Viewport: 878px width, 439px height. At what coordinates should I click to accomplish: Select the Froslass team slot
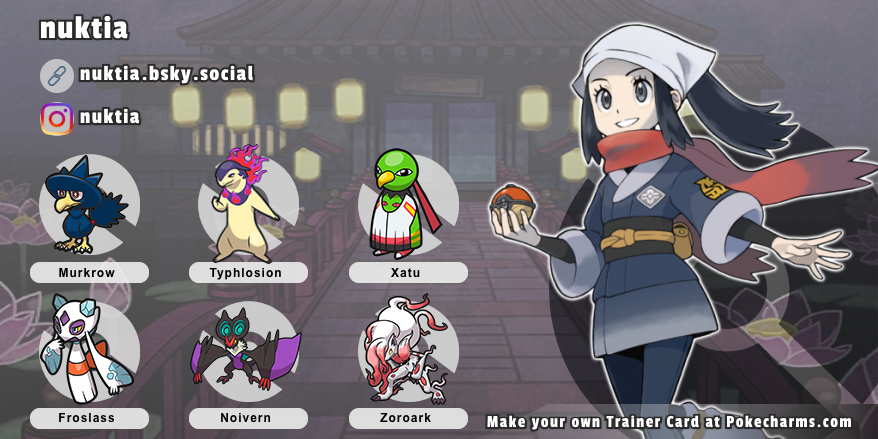coord(88,351)
